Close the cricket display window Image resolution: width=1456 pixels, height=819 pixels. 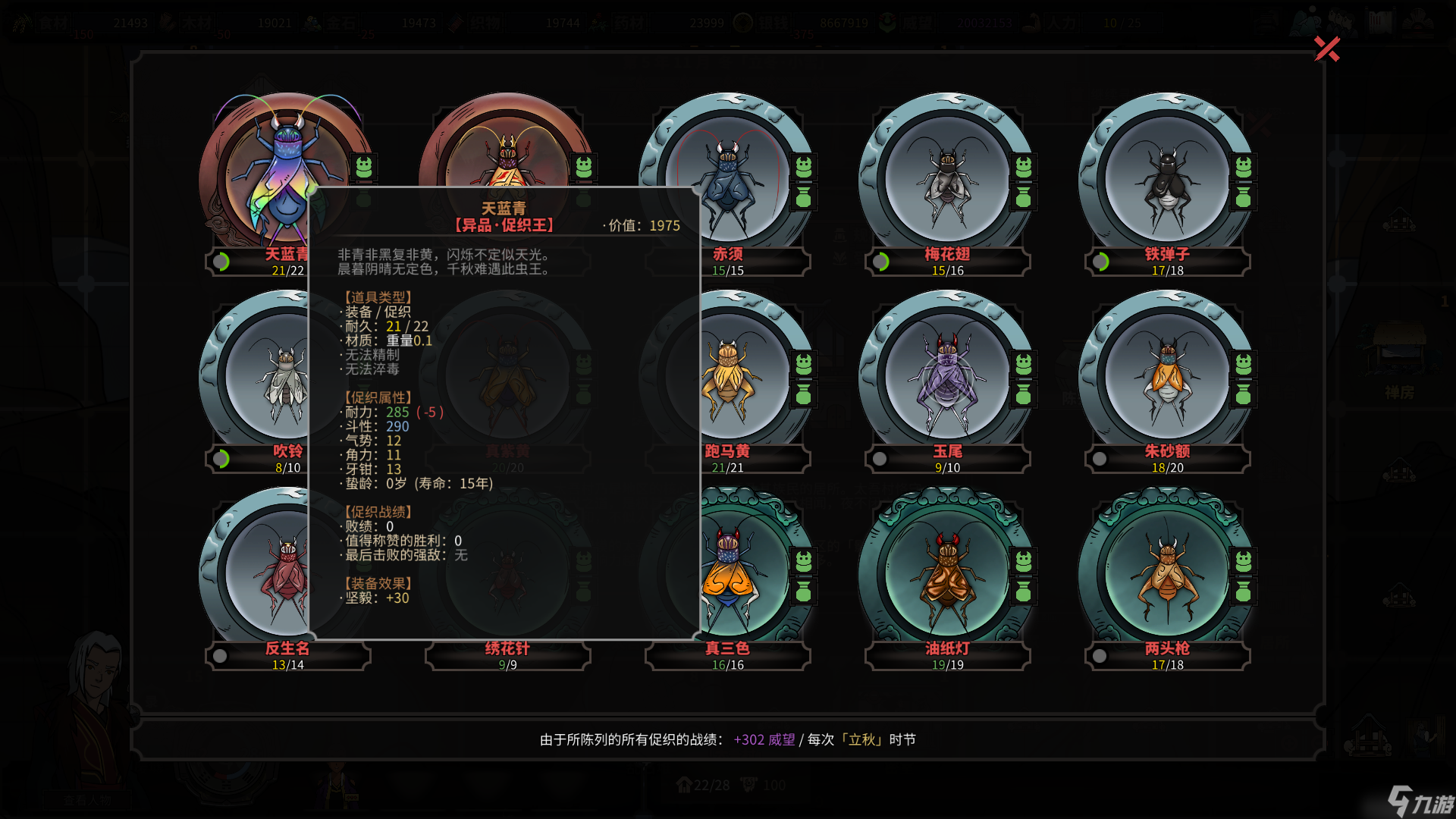click(x=1326, y=49)
